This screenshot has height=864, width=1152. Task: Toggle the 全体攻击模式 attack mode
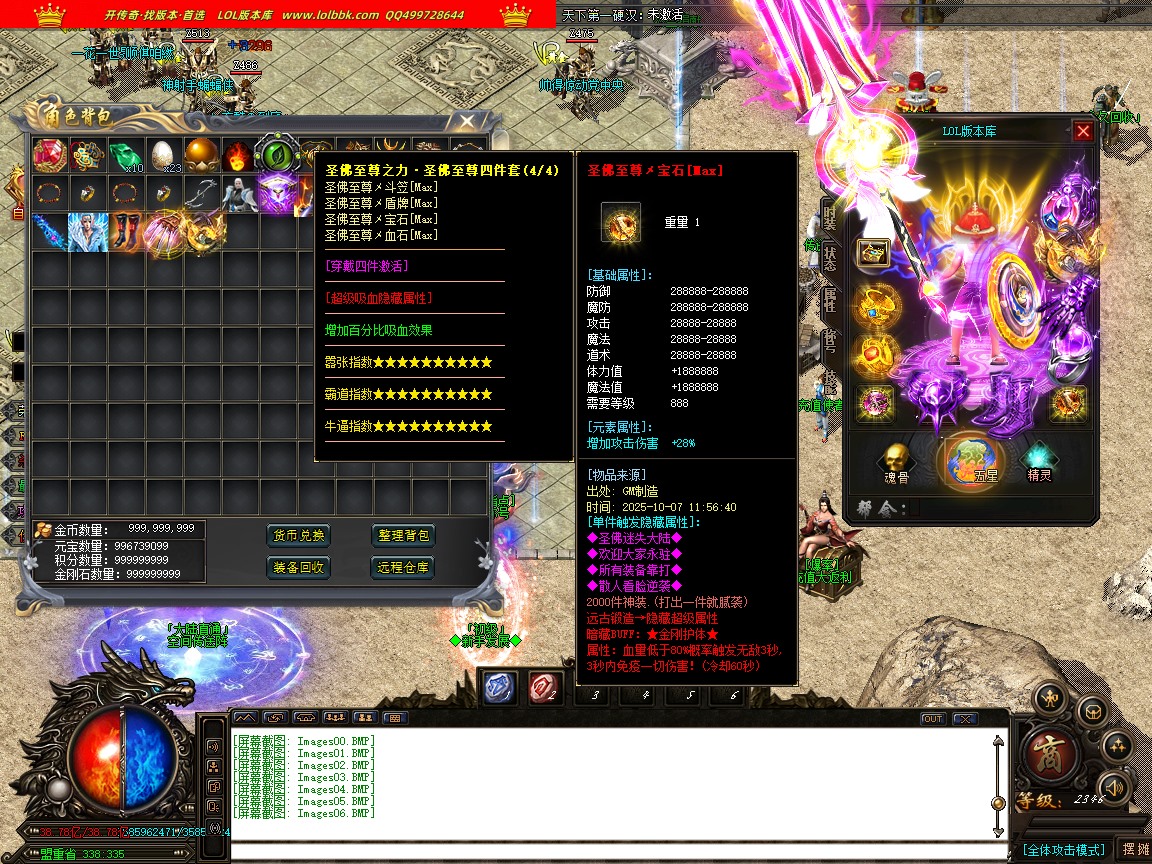1063,849
